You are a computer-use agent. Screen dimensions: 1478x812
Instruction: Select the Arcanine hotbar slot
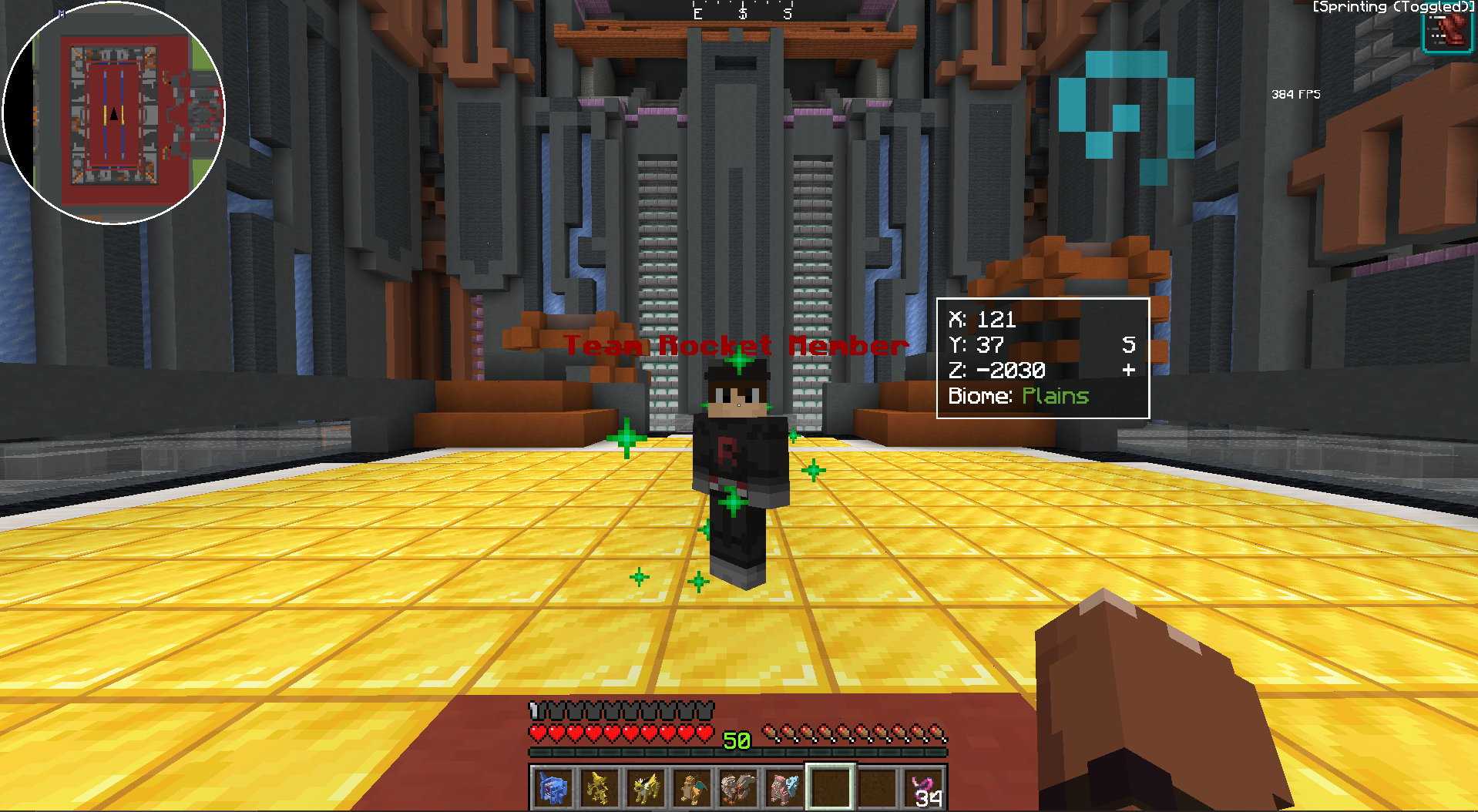point(737,787)
